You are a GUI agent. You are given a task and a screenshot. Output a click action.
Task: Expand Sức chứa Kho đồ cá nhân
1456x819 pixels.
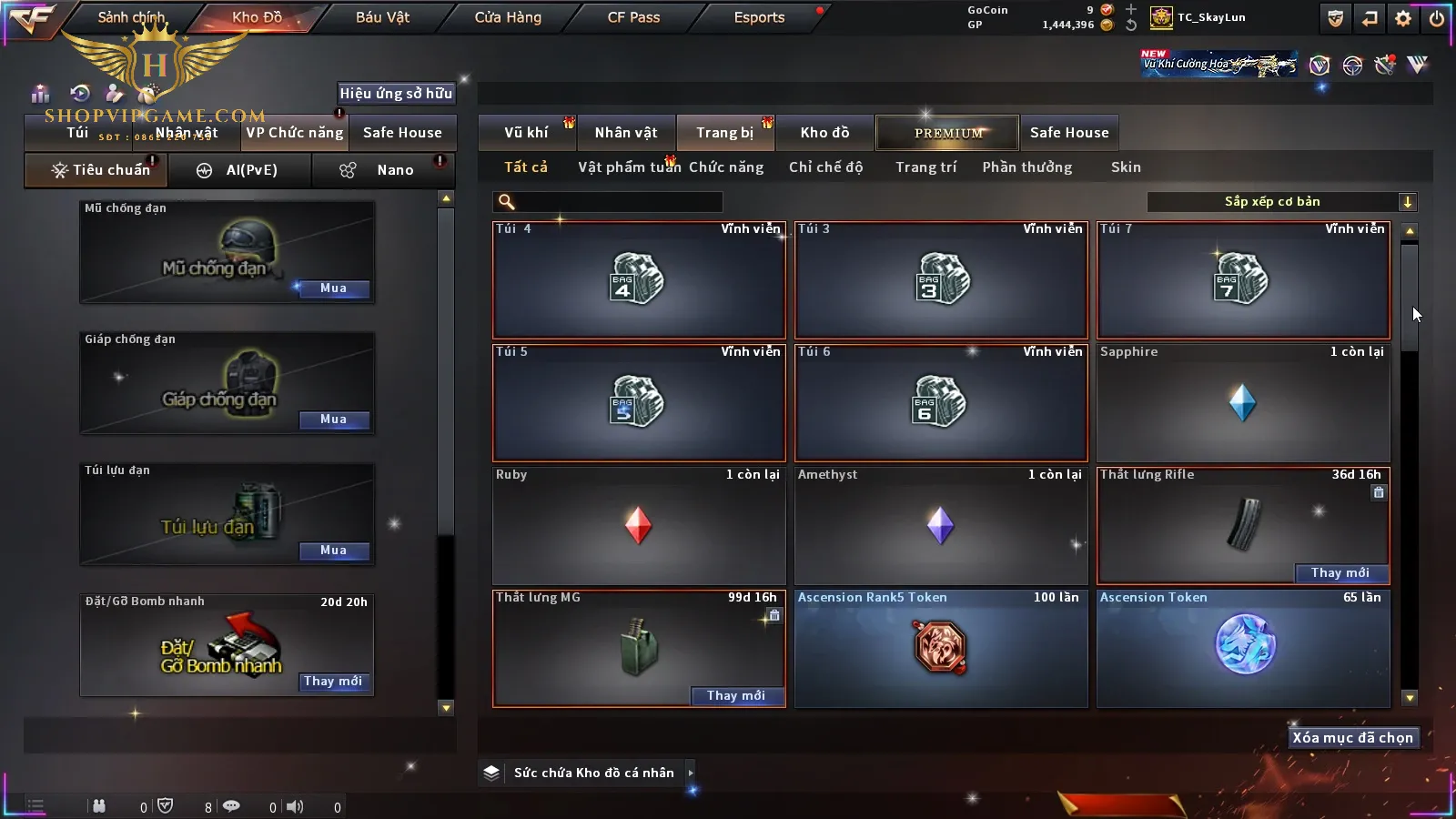[x=691, y=773]
